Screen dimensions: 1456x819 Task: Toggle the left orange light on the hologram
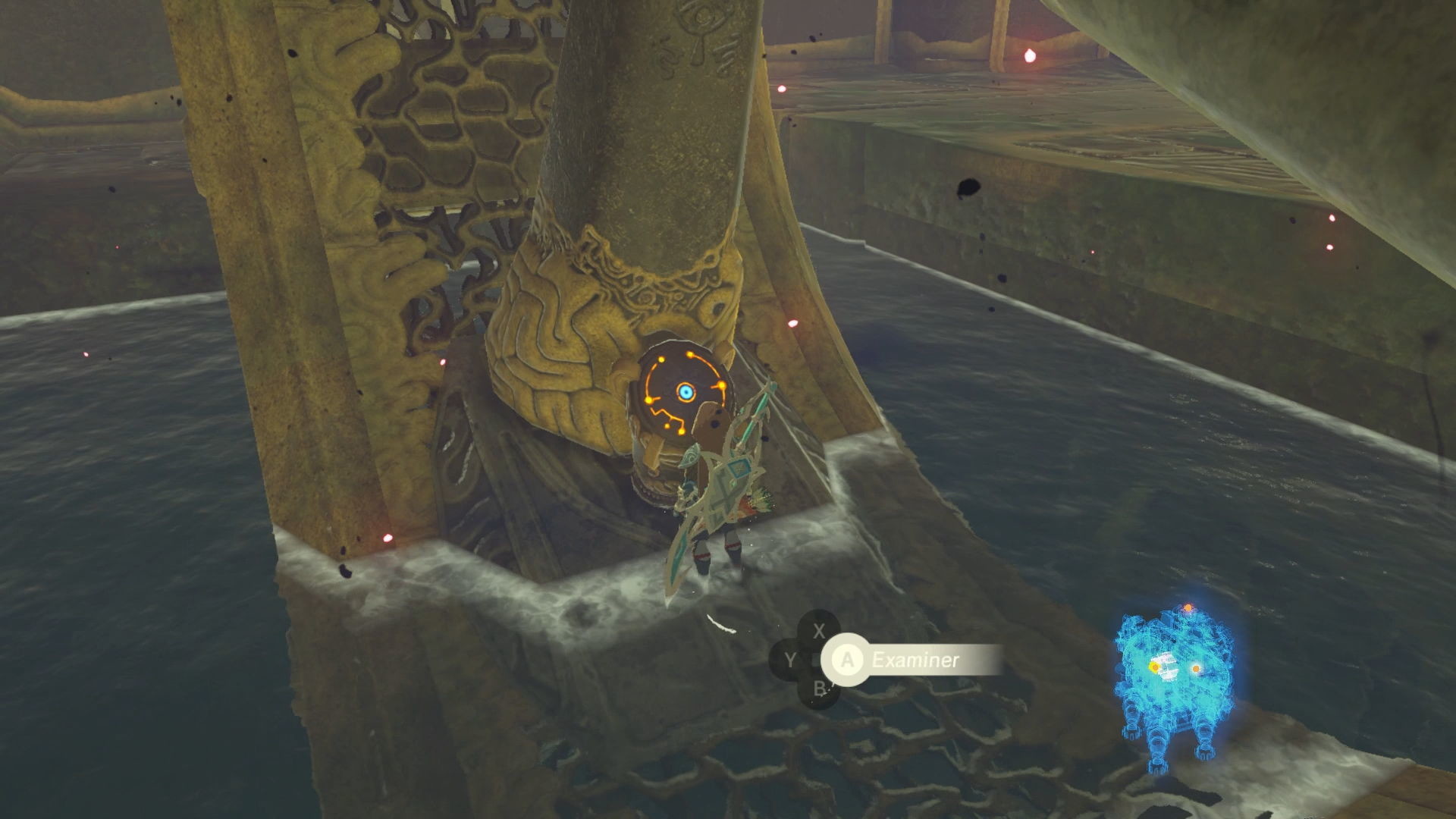(x=1155, y=667)
